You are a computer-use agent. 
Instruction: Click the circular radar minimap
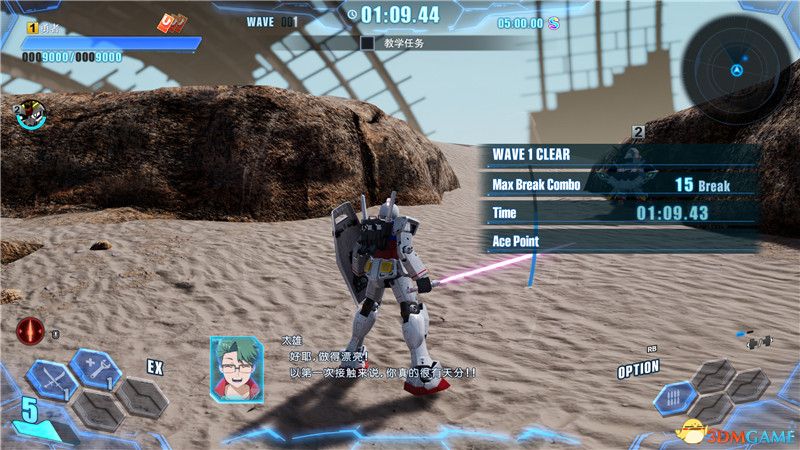coord(737,70)
